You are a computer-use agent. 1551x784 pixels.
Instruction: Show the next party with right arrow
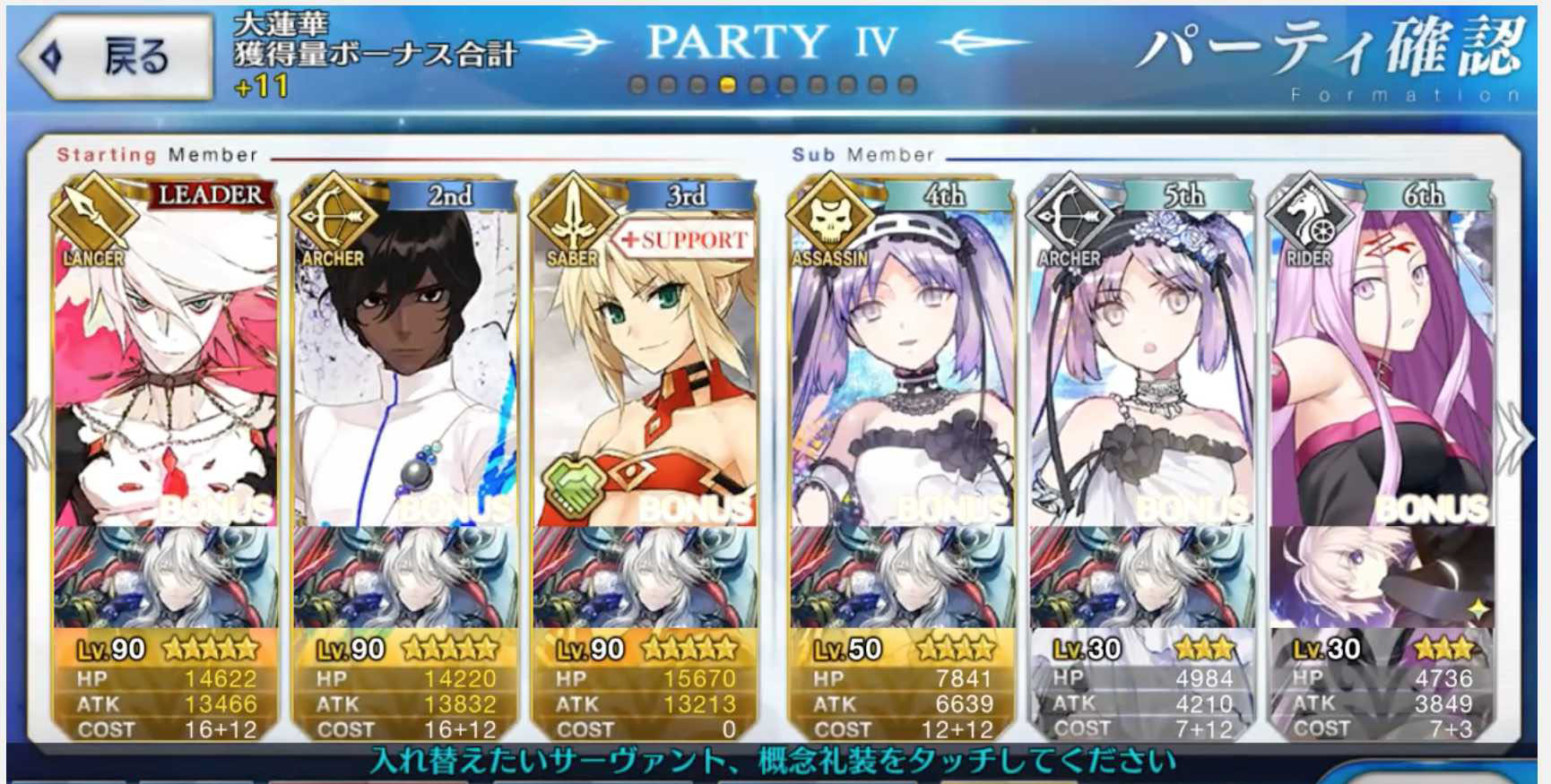(x=1521, y=436)
